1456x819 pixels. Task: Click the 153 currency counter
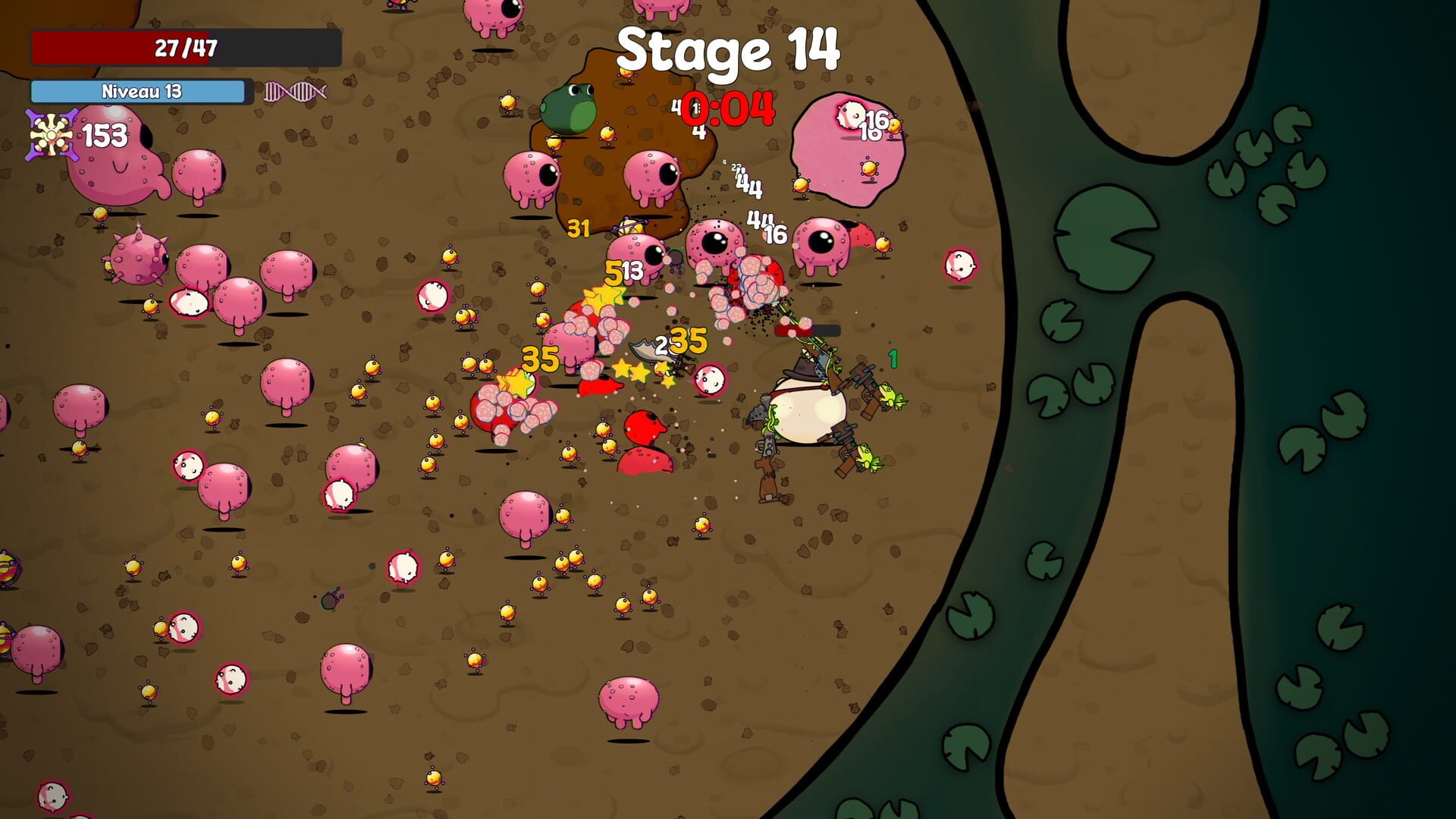pos(106,135)
